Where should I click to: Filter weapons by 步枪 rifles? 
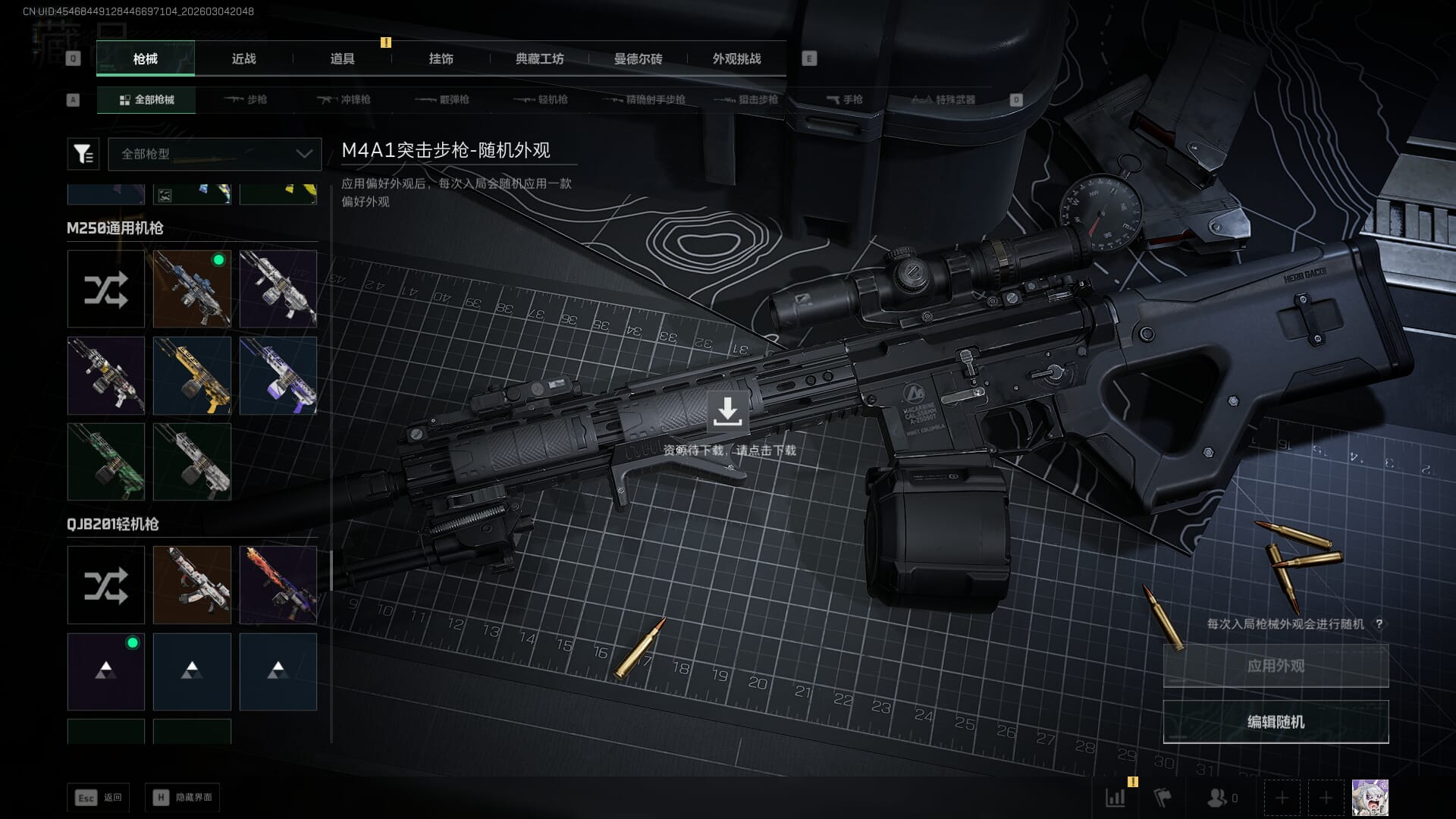click(246, 99)
